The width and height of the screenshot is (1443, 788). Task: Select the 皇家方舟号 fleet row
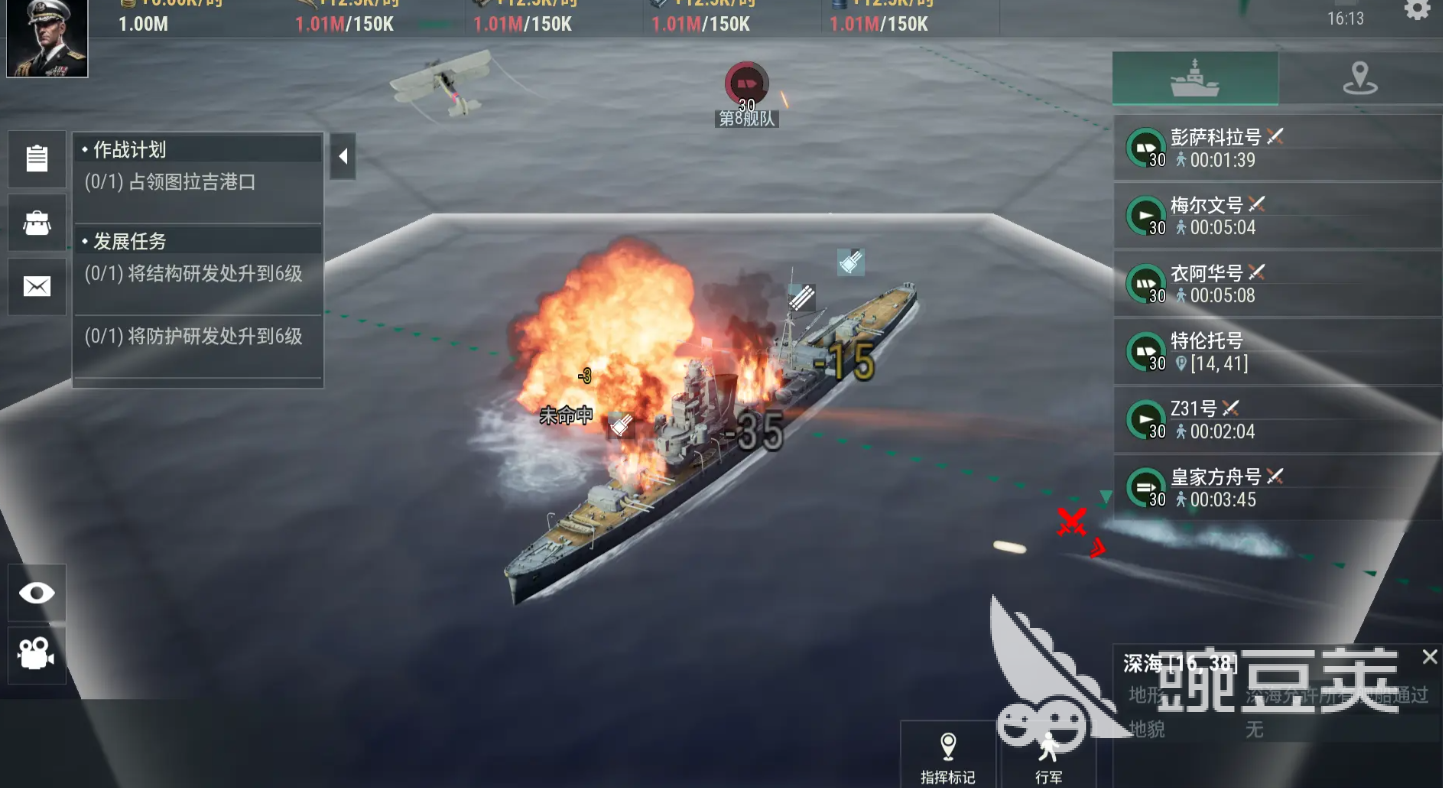(x=1277, y=488)
